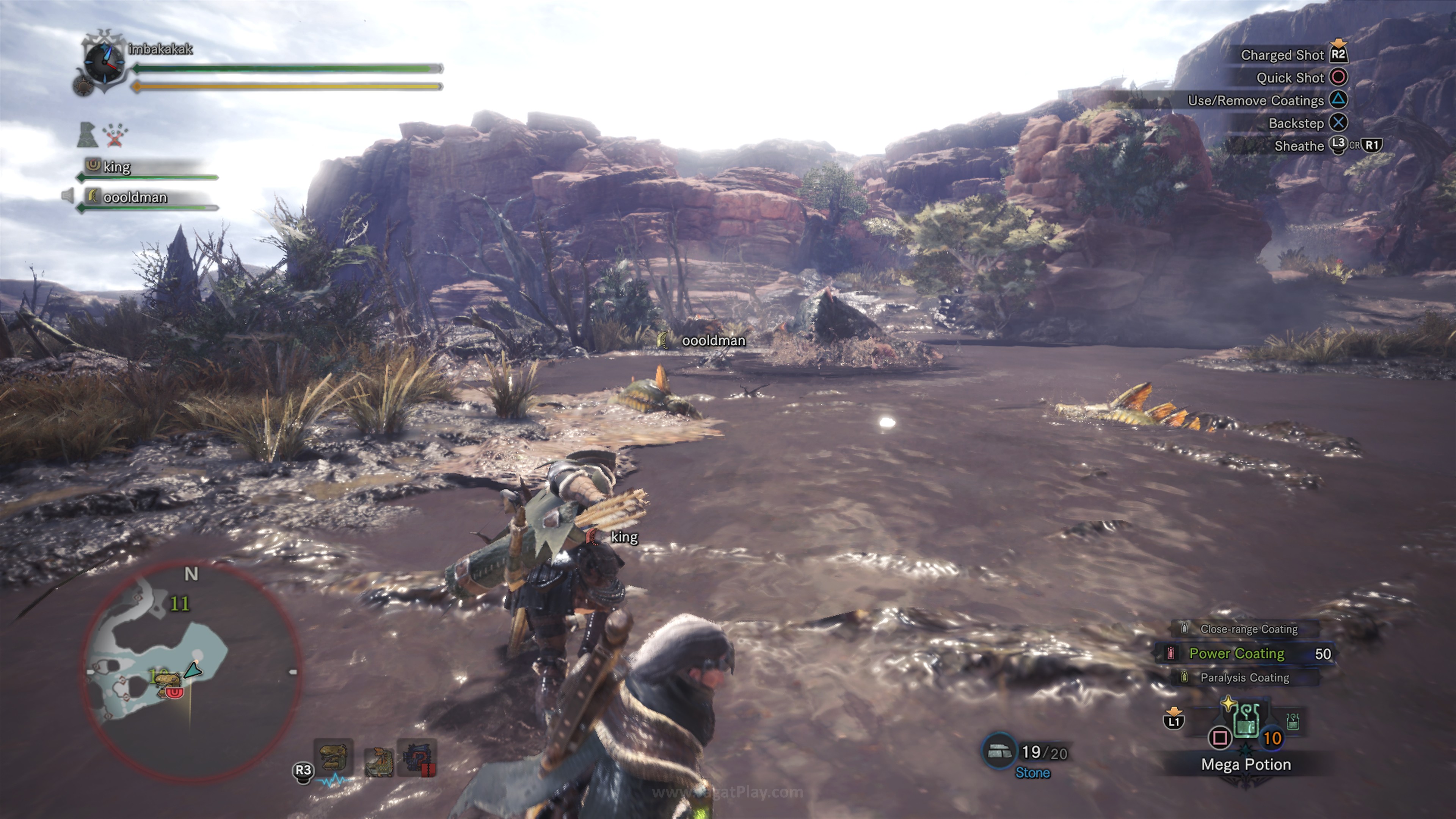This screenshot has width=1456, height=819.
Task: Click the Stone slinger ammo icon
Action: (x=999, y=751)
